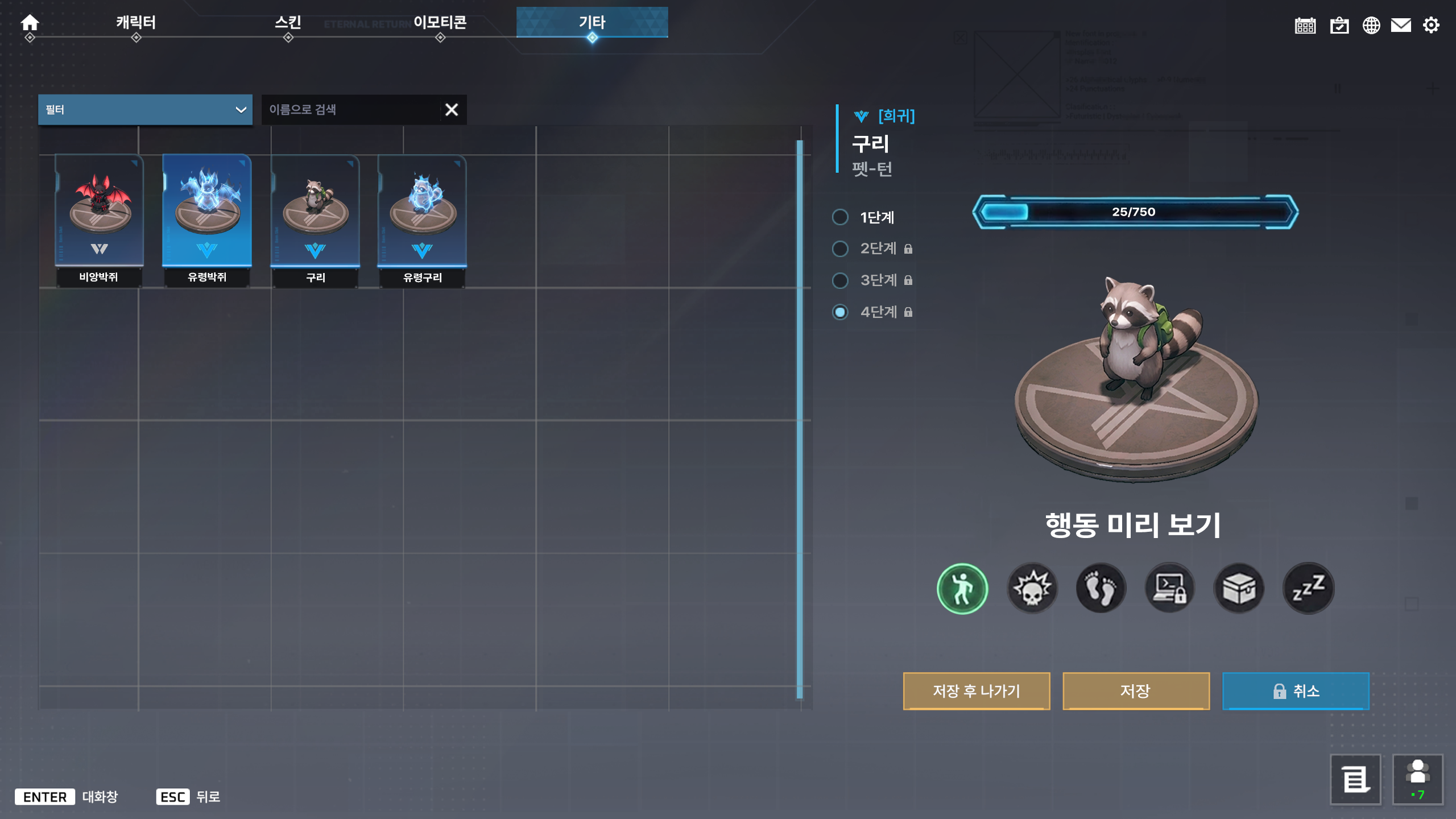
Task: Open the hacking console action preview
Action: (1170, 588)
